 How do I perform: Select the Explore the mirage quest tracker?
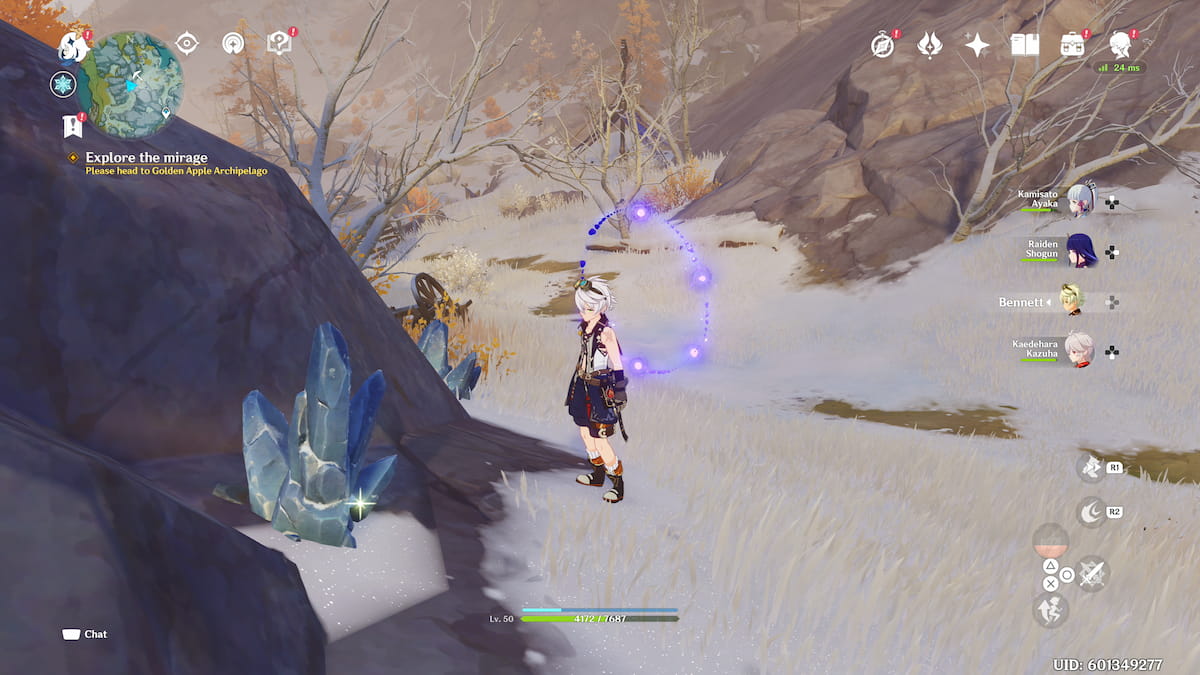[x=146, y=158]
